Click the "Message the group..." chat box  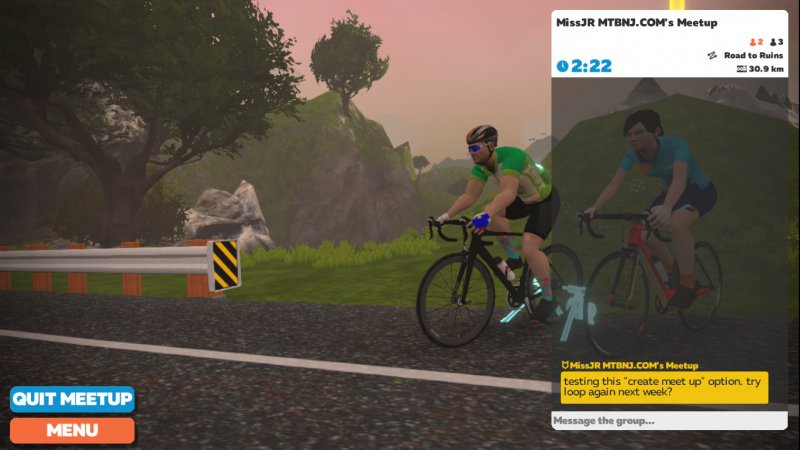(x=669, y=421)
